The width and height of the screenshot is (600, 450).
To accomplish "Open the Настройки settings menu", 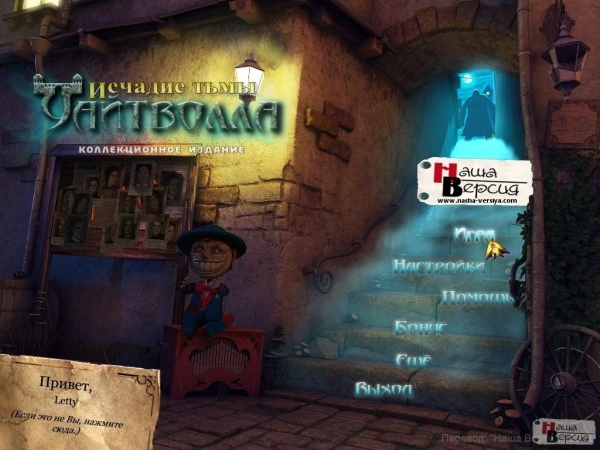I will (440, 267).
